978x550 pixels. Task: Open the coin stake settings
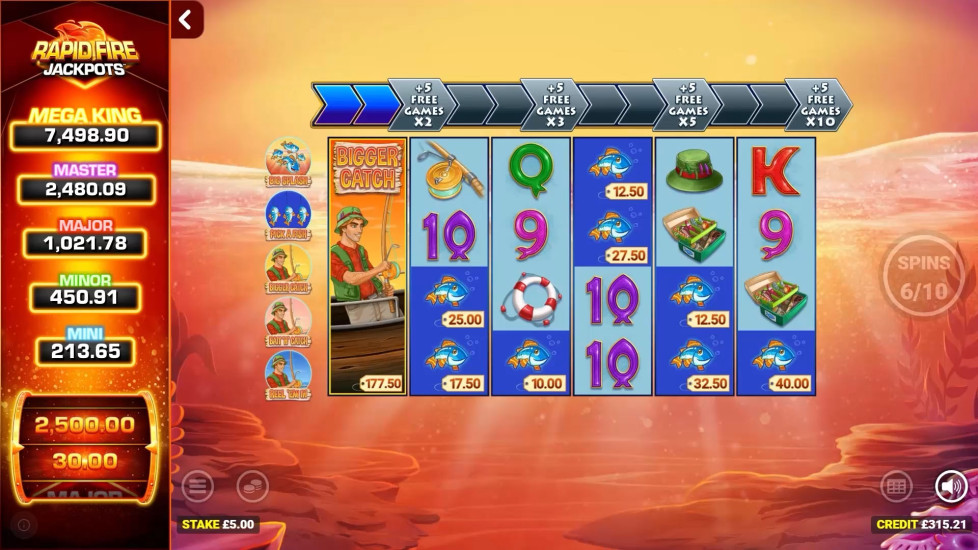coord(252,487)
